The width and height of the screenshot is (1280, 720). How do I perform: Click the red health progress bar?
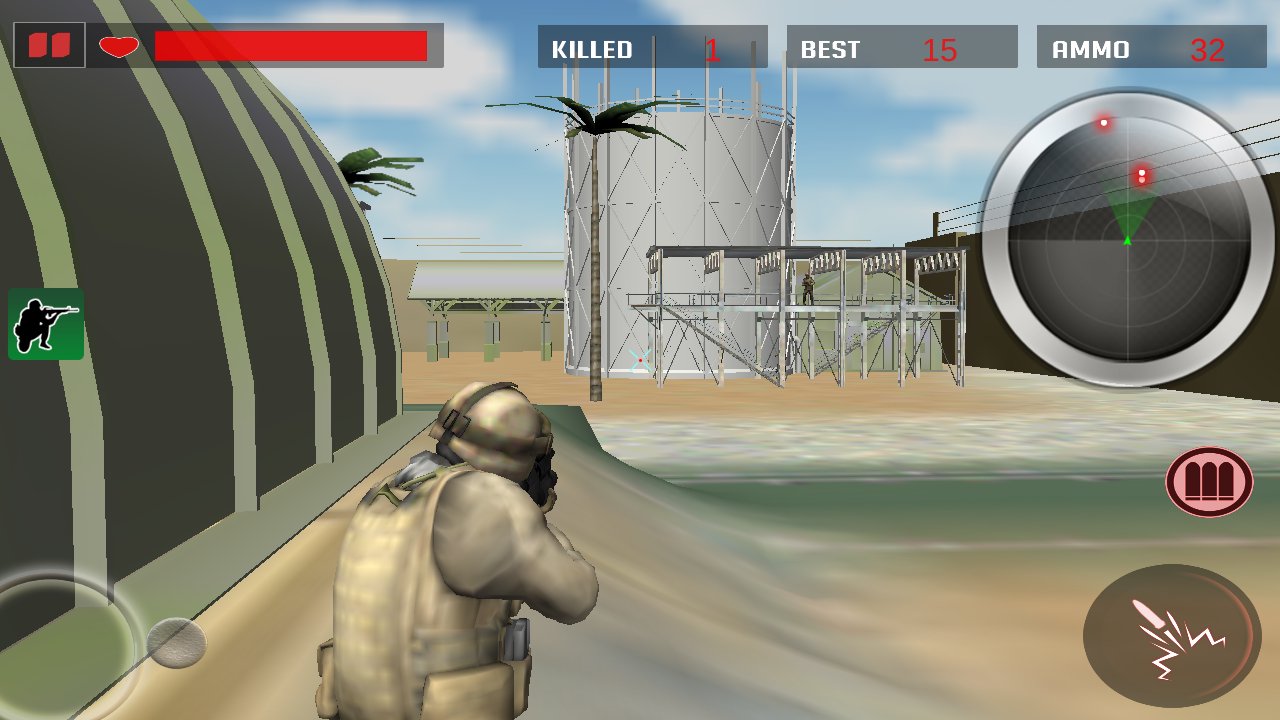click(x=290, y=44)
